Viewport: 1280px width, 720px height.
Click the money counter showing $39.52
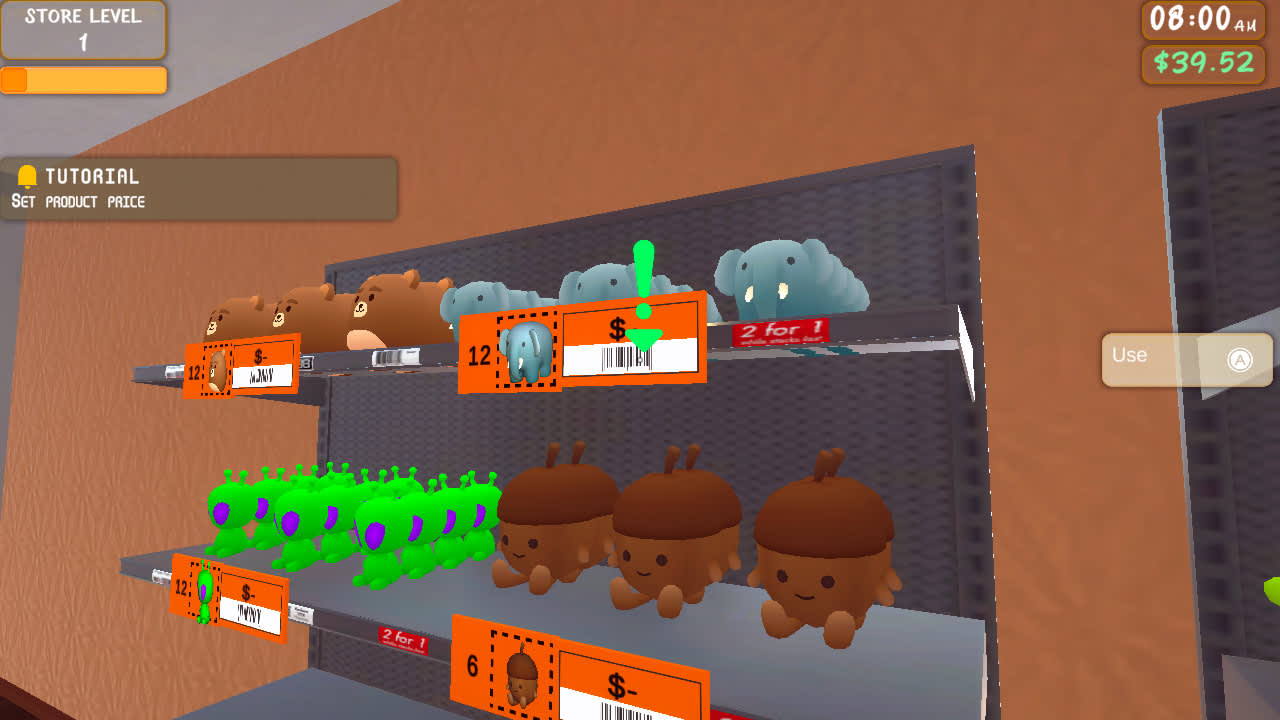point(1203,65)
